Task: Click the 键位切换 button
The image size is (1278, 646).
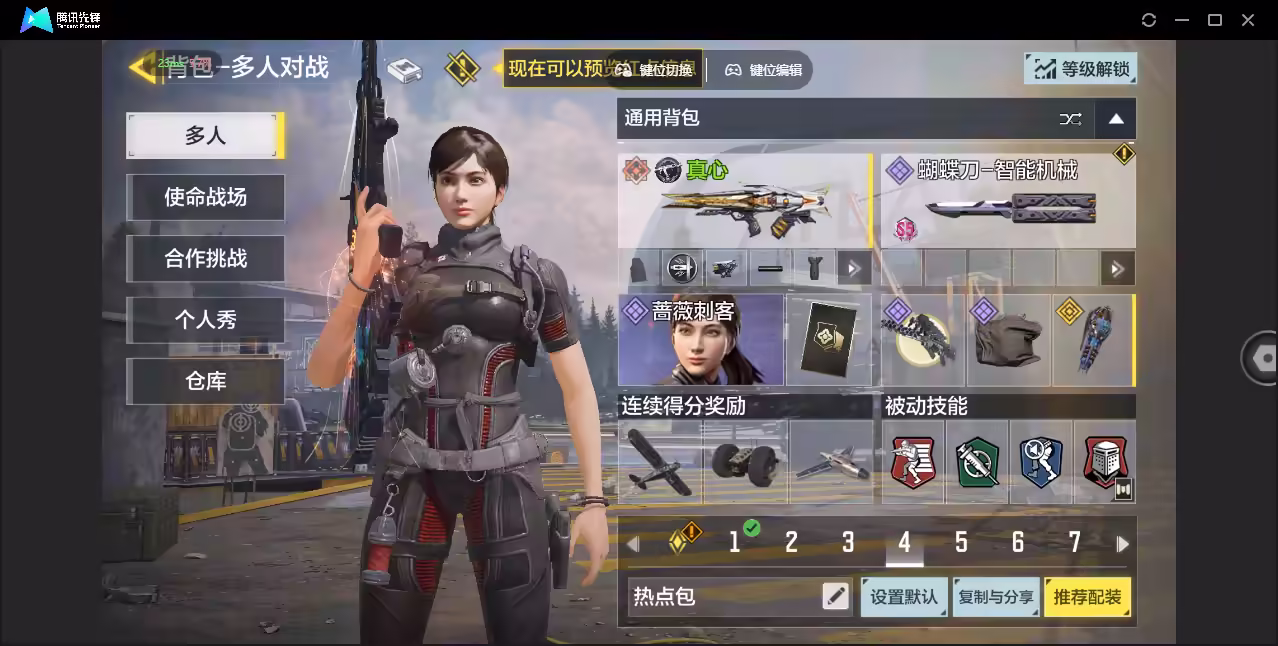Action: [x=655, y=70]
